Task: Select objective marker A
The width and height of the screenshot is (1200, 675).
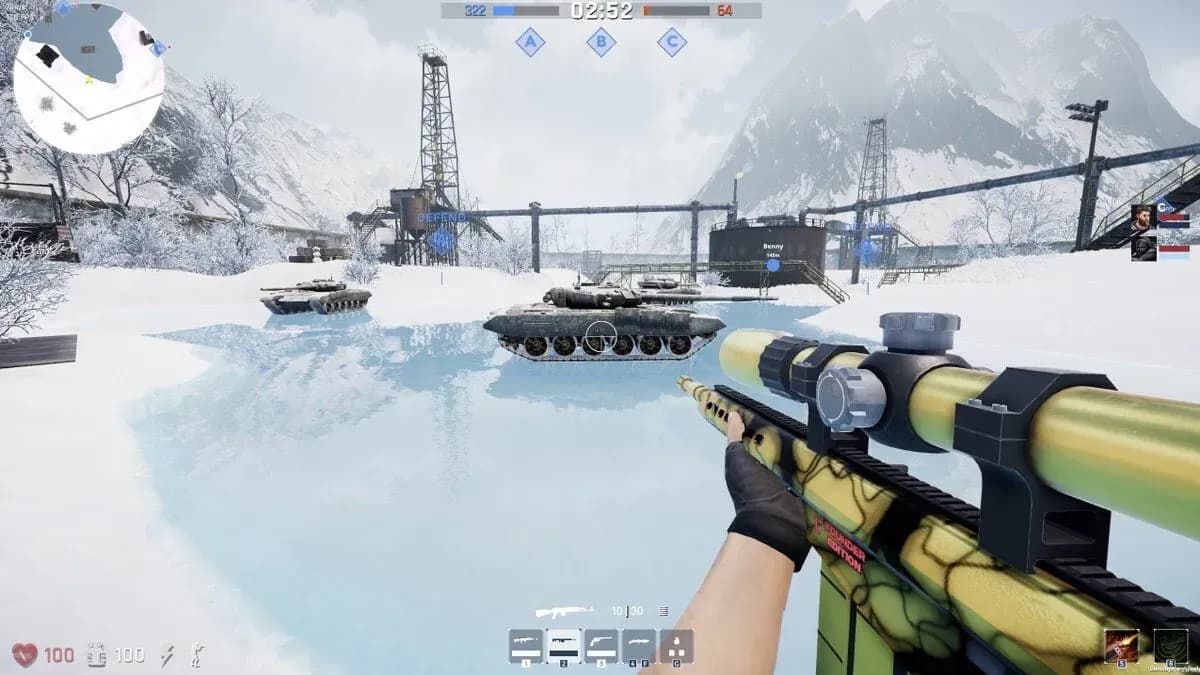Action: click(x=530, y=42)
